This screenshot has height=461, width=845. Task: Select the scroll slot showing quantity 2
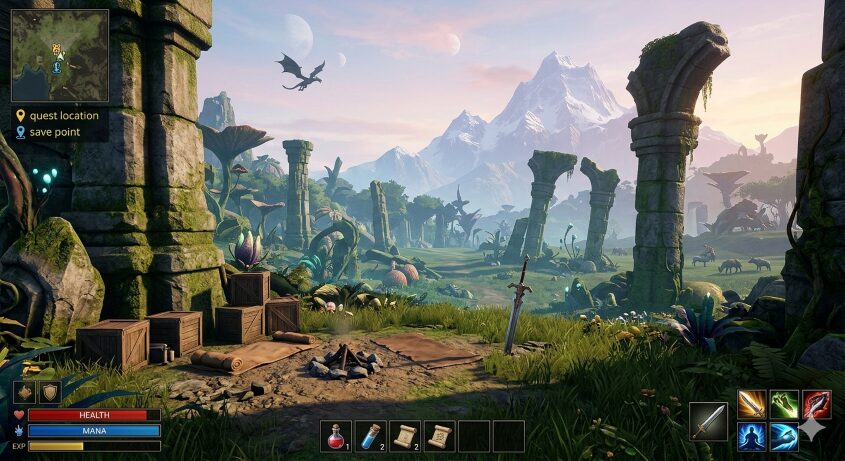coord(405,435)
